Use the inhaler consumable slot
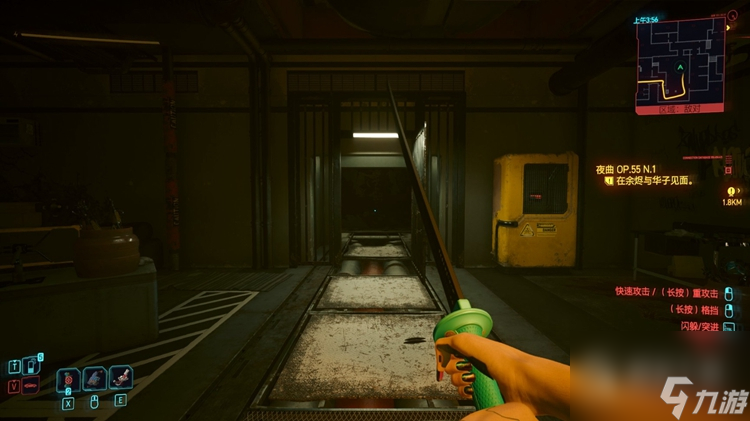Viewport: 750px width, 421px height. pyautogui.click(x=120, y=379)
